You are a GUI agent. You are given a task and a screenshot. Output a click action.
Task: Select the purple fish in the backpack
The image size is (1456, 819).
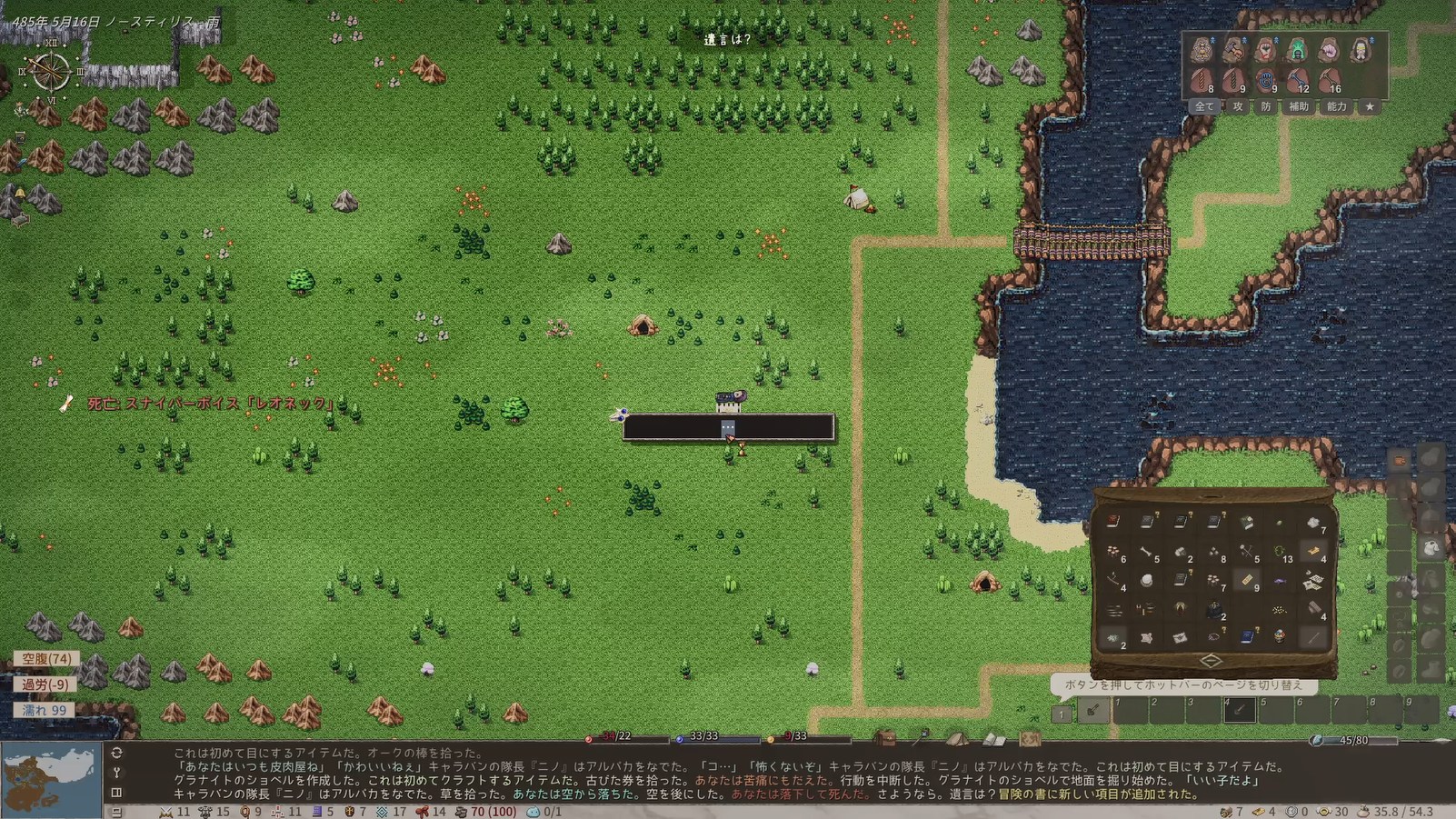[x=1280, y=582]
